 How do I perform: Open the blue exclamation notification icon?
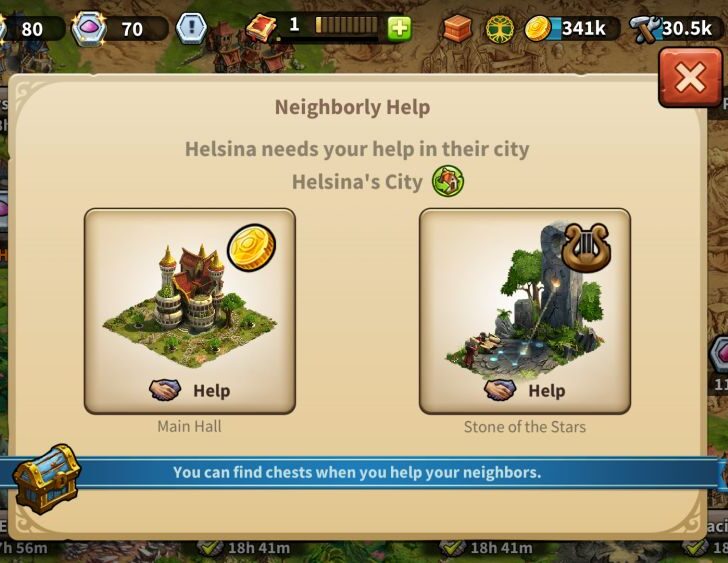coord(191,28)
